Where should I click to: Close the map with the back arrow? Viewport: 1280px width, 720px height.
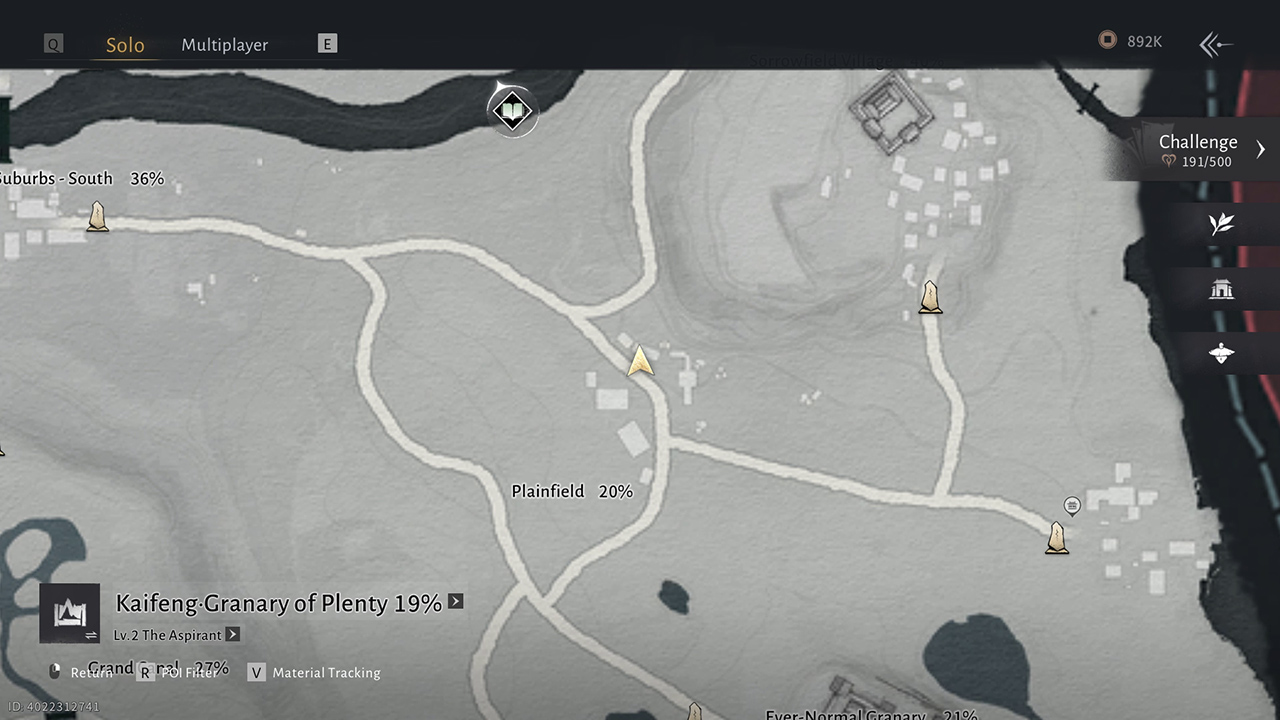[1215, 44]
